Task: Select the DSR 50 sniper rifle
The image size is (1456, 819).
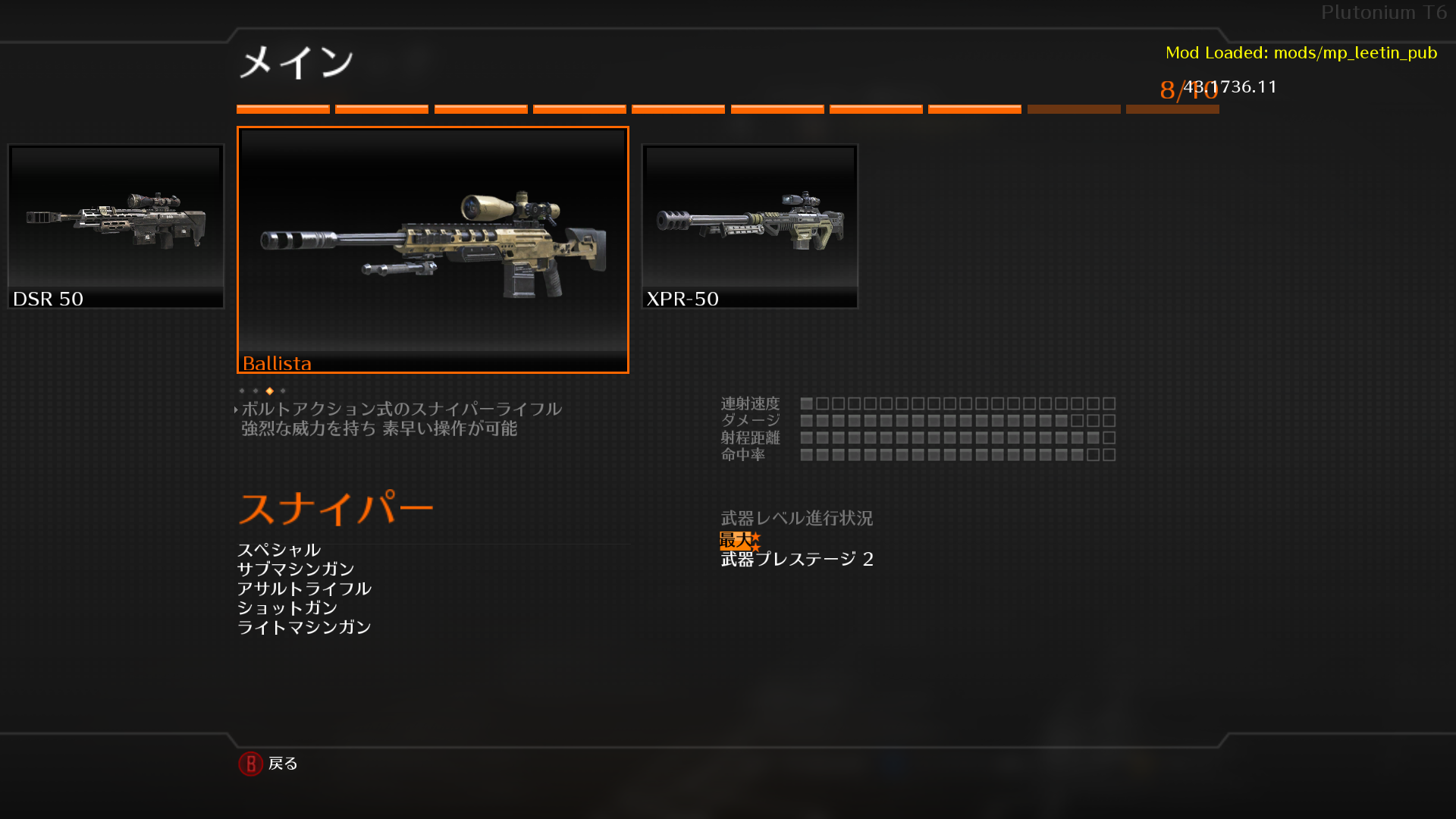Action: 116,226
